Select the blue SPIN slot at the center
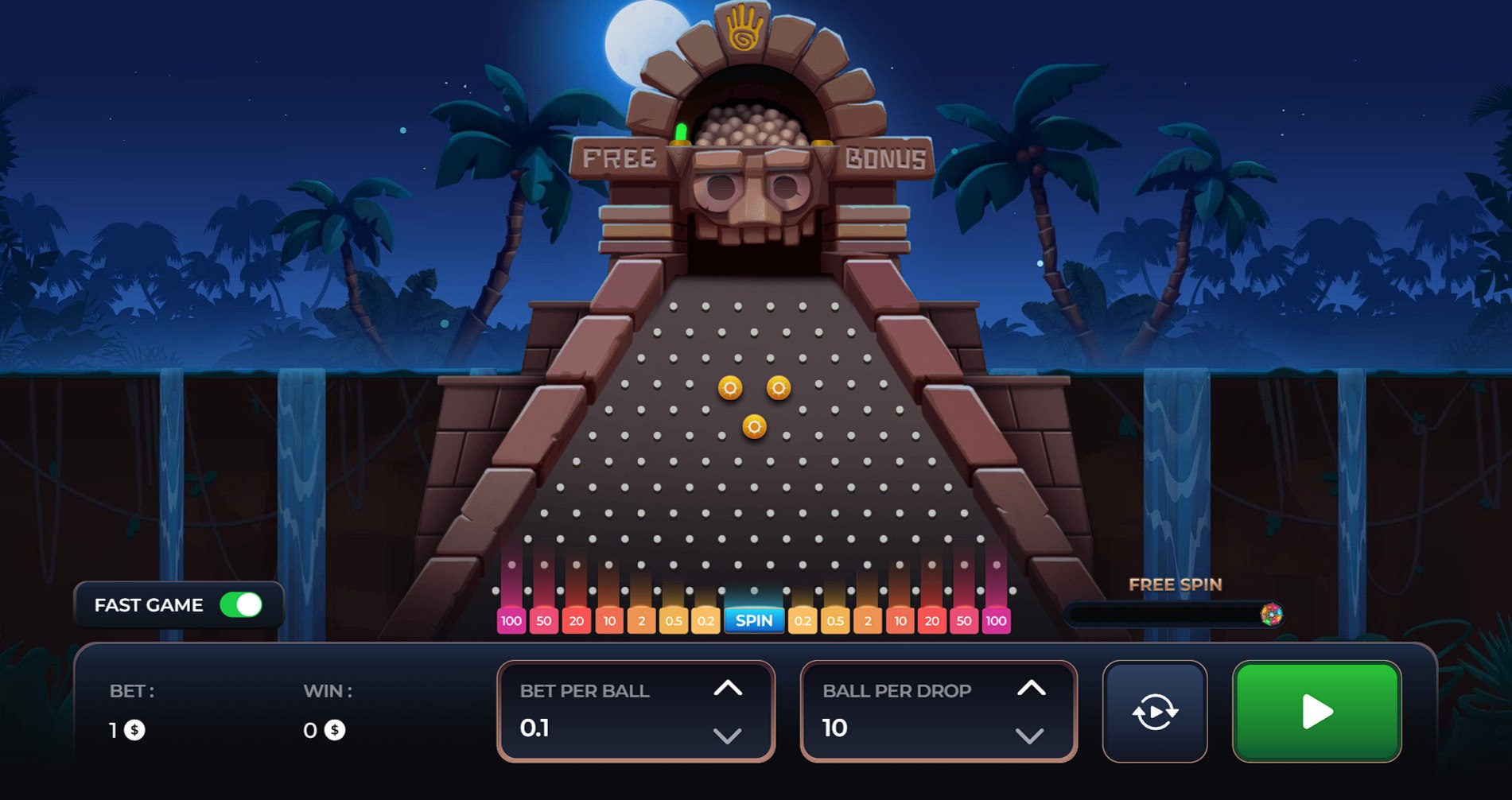The image size is (1512, 800). 754,620
